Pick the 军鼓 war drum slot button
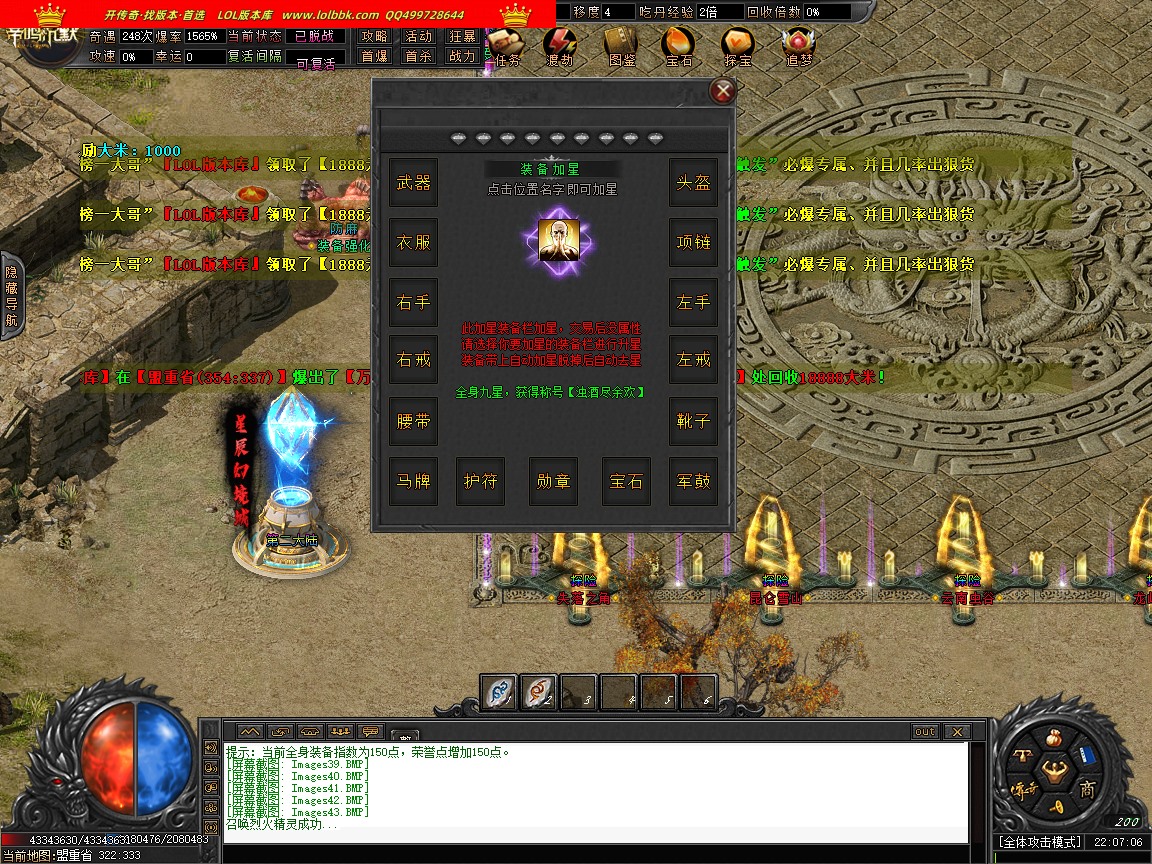Screen dimensions: 1152x864 point(693,481)
